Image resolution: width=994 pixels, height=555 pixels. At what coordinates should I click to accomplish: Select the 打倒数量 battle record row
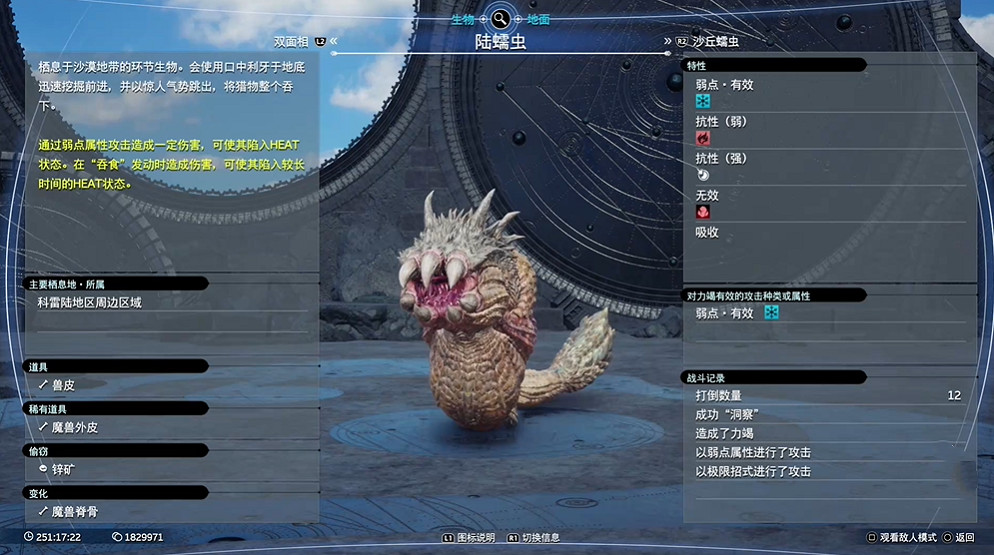tap(826, 395)
